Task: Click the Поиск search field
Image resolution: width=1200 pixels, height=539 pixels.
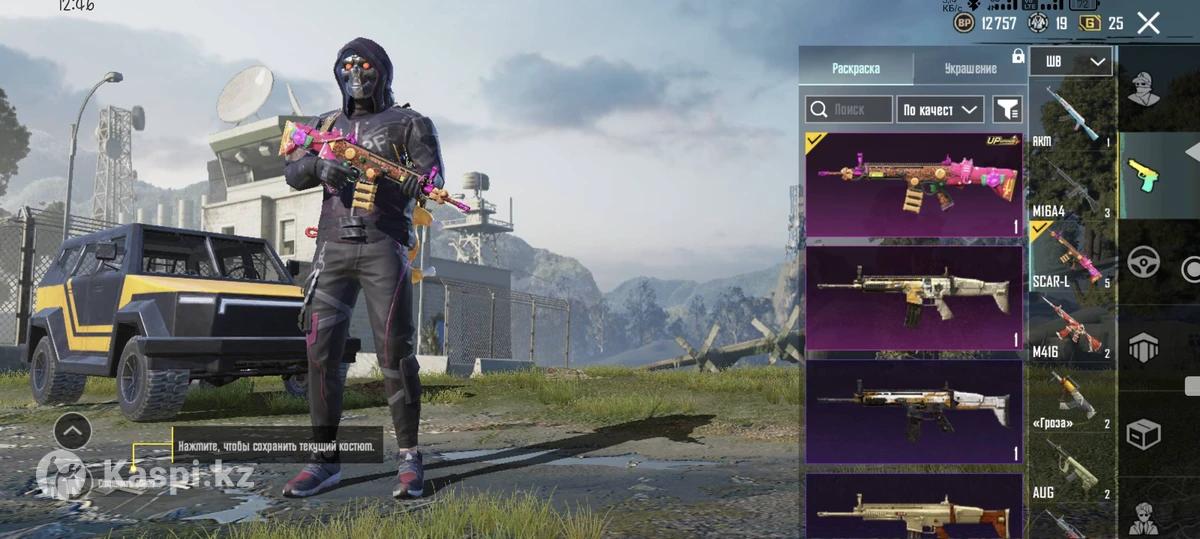Action: pos(849,109)
